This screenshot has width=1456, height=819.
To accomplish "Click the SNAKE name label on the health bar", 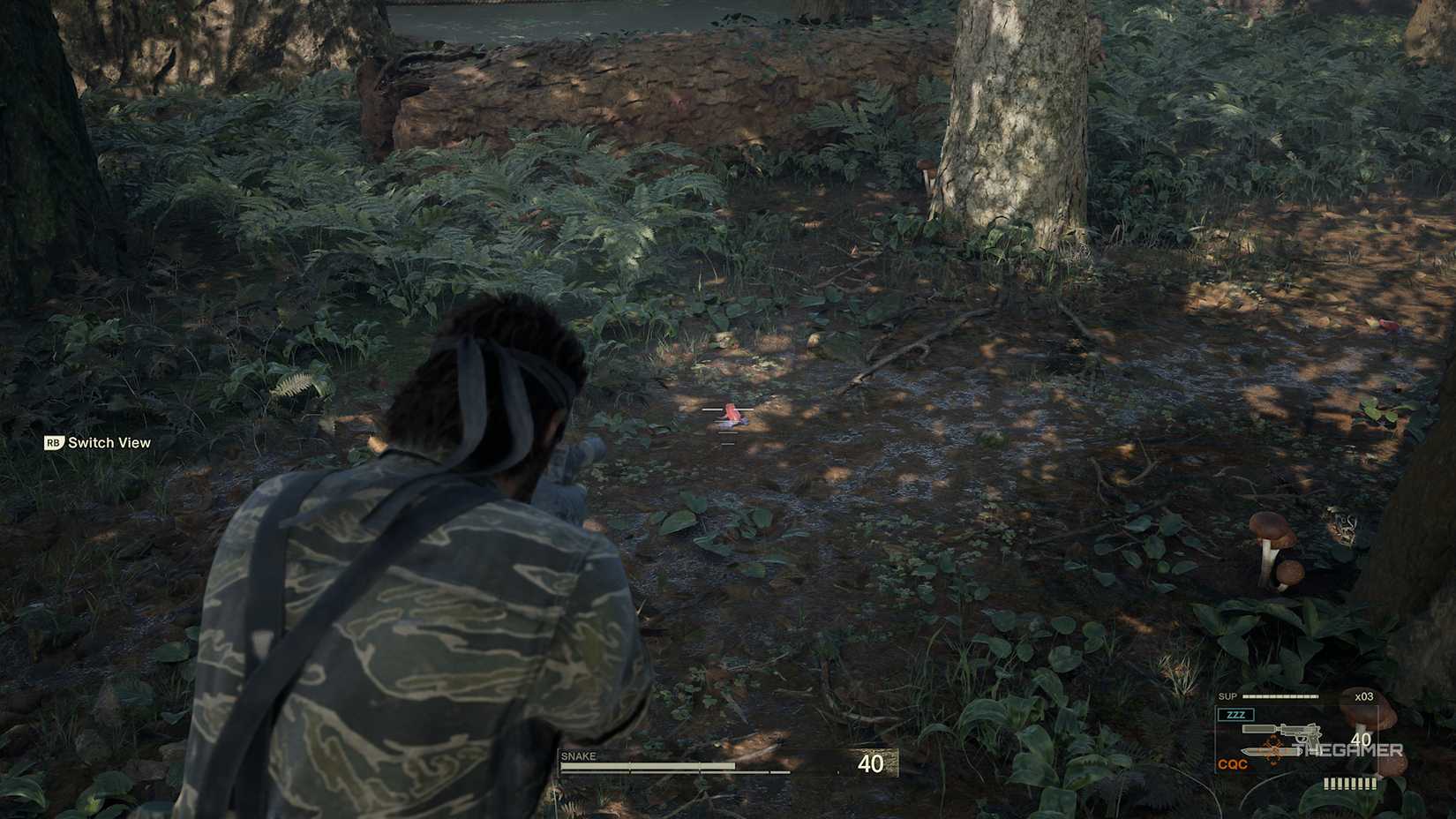I will click(578, 757).
